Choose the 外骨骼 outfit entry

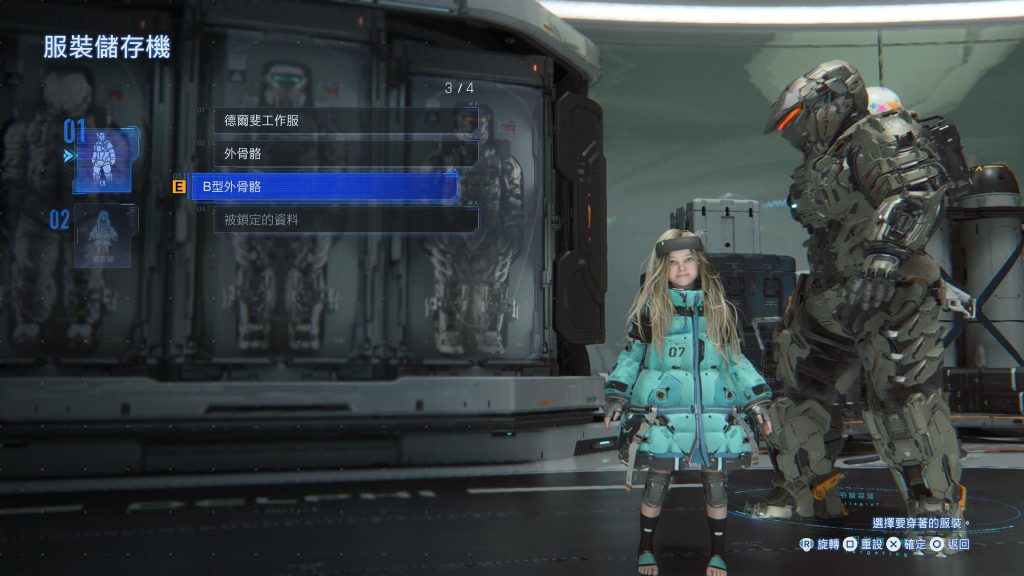(x=345, y=153)
